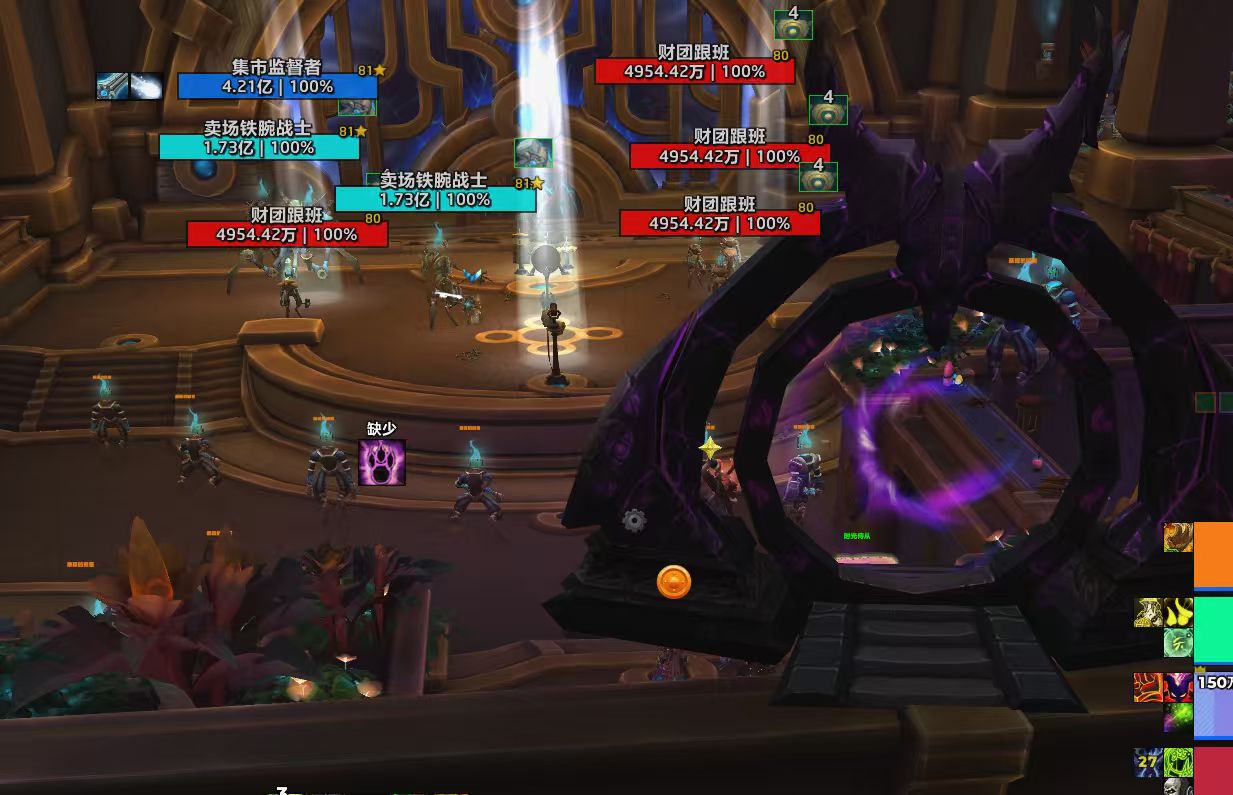The width and height of the screenshot is (1233, 795).
Task: Click the purple paw missing-buff reminder icon
Action: tap(382, 462)
